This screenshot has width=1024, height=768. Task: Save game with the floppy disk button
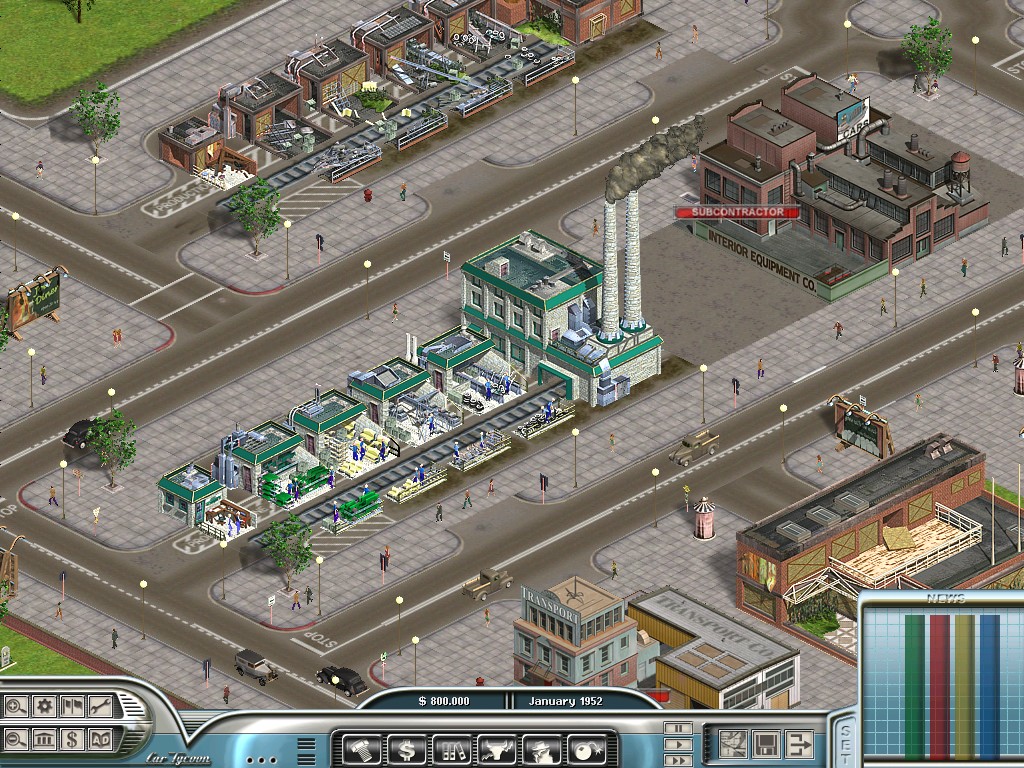[767, 744]
